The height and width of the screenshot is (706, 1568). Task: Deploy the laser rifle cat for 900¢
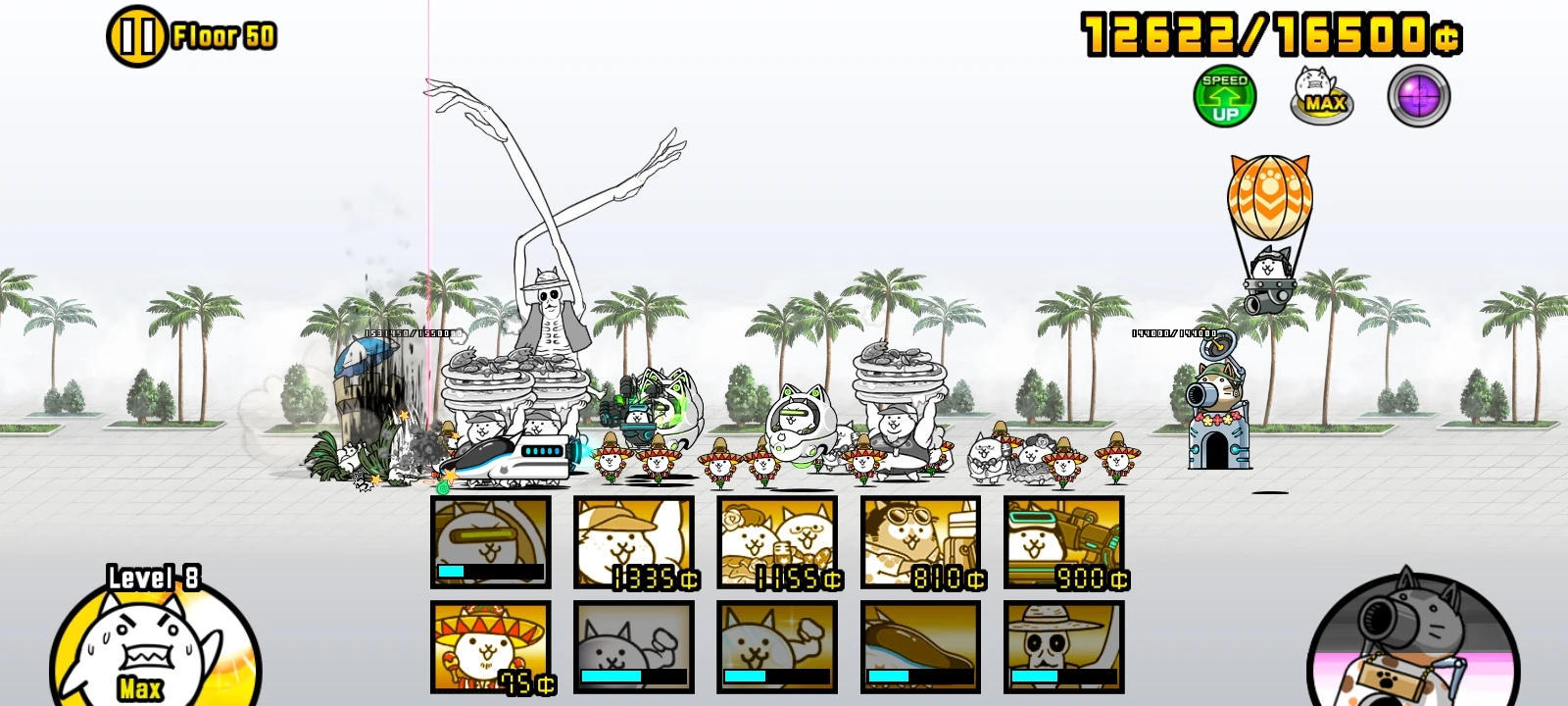click(x=1066, y=544)
